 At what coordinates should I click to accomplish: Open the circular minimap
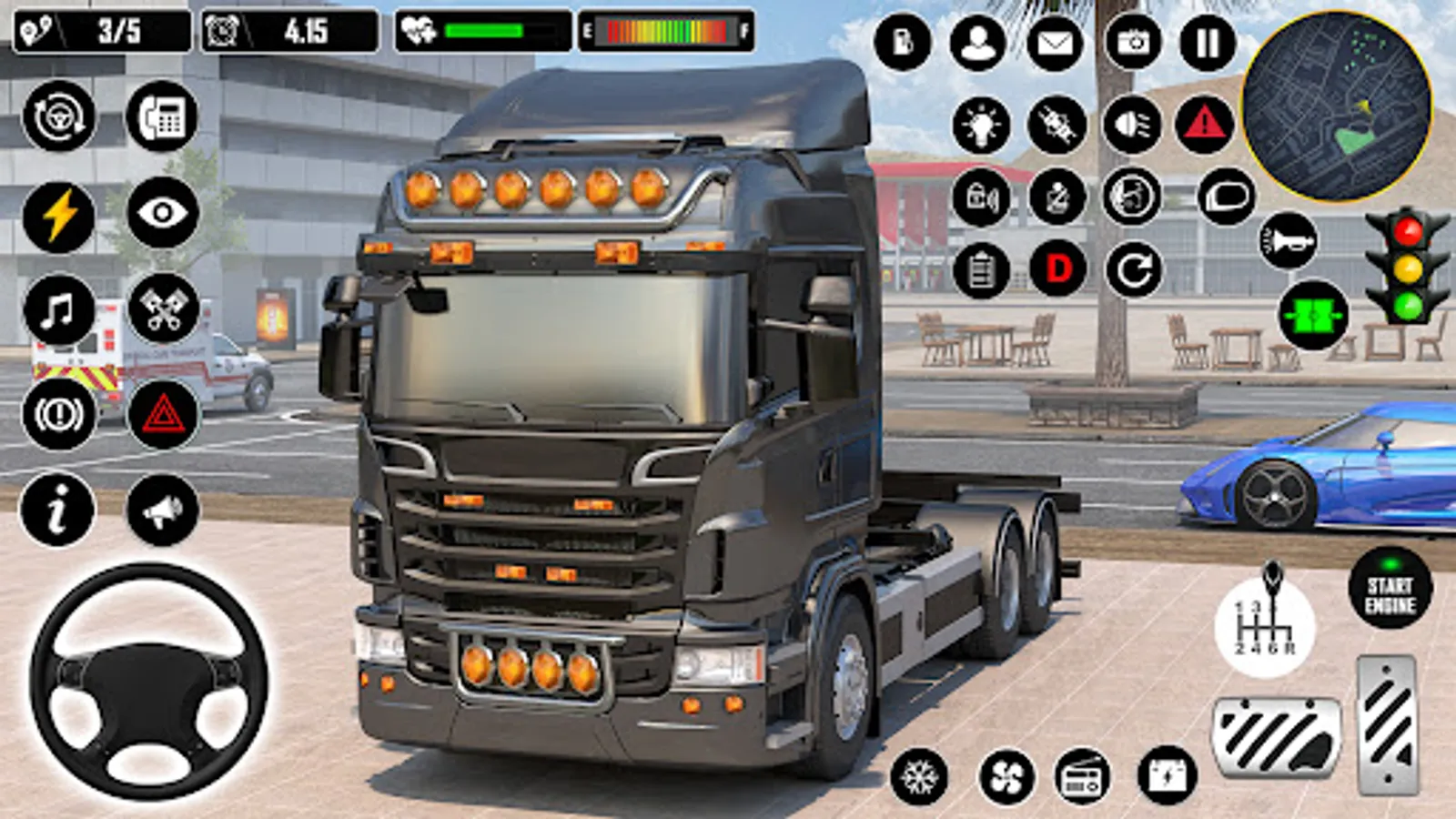tap(1337, 106)
